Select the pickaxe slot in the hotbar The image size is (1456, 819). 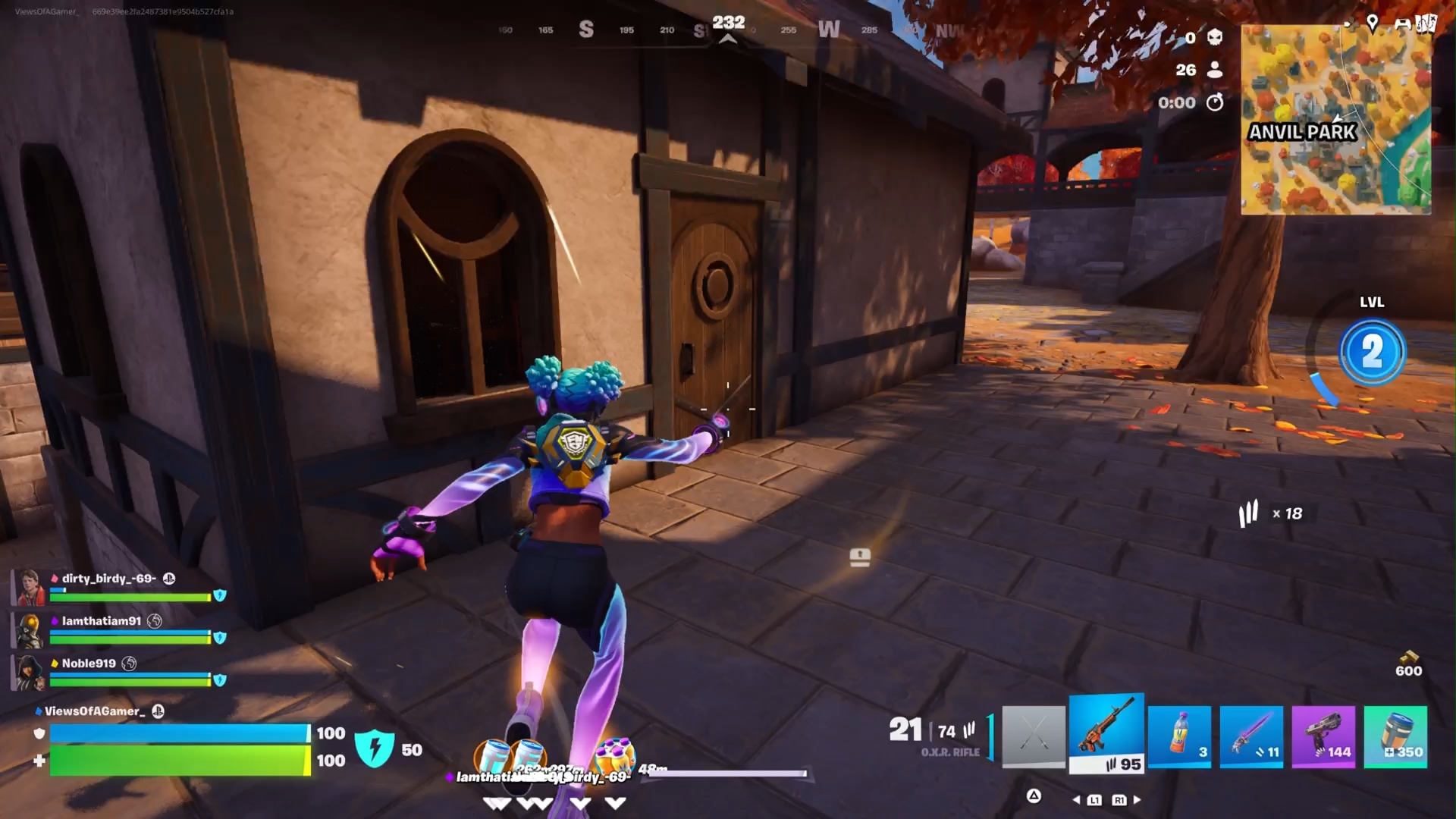click(1034, 736)
